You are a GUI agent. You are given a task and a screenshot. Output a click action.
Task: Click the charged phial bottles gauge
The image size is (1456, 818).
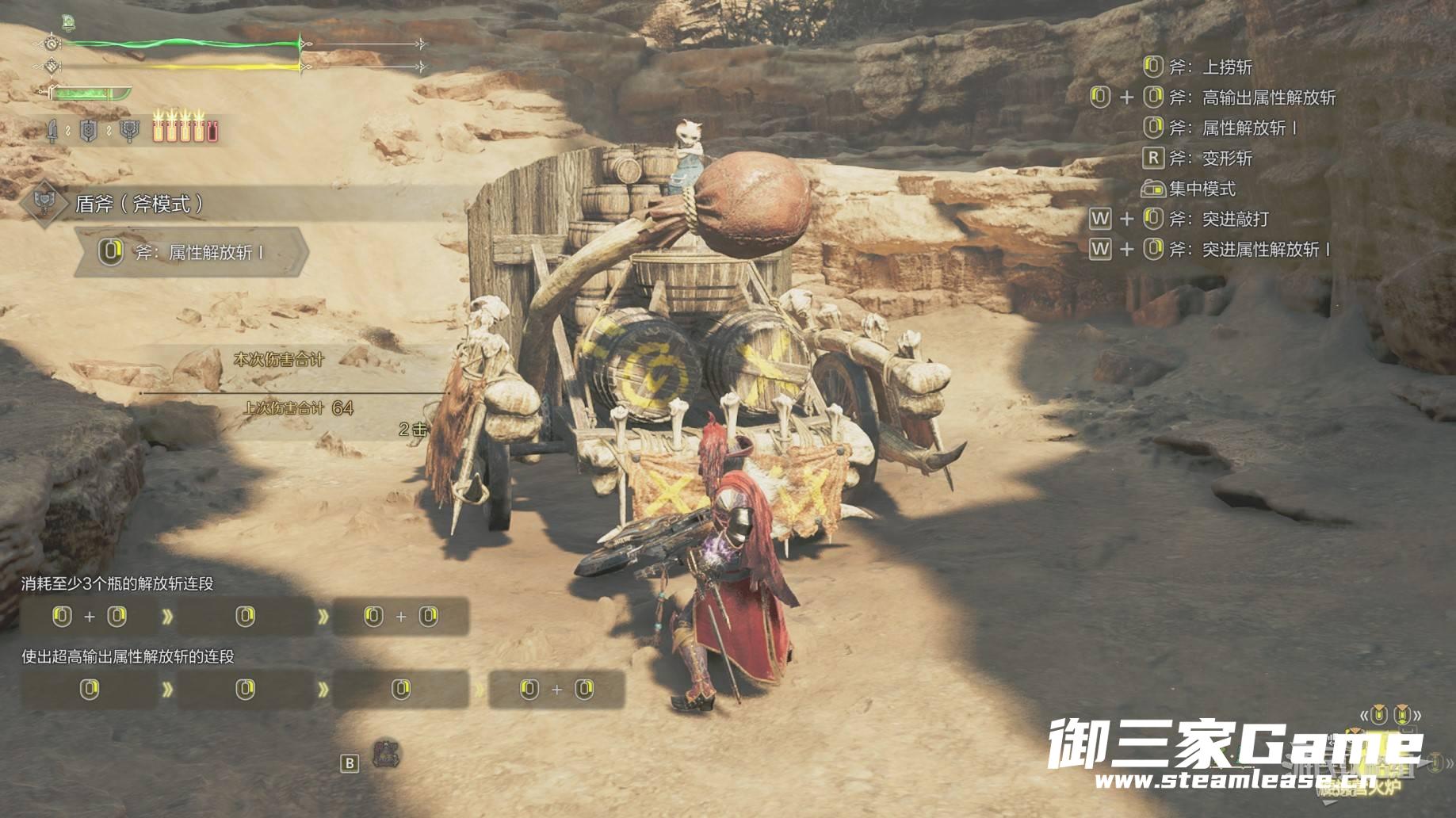point(185,128)
